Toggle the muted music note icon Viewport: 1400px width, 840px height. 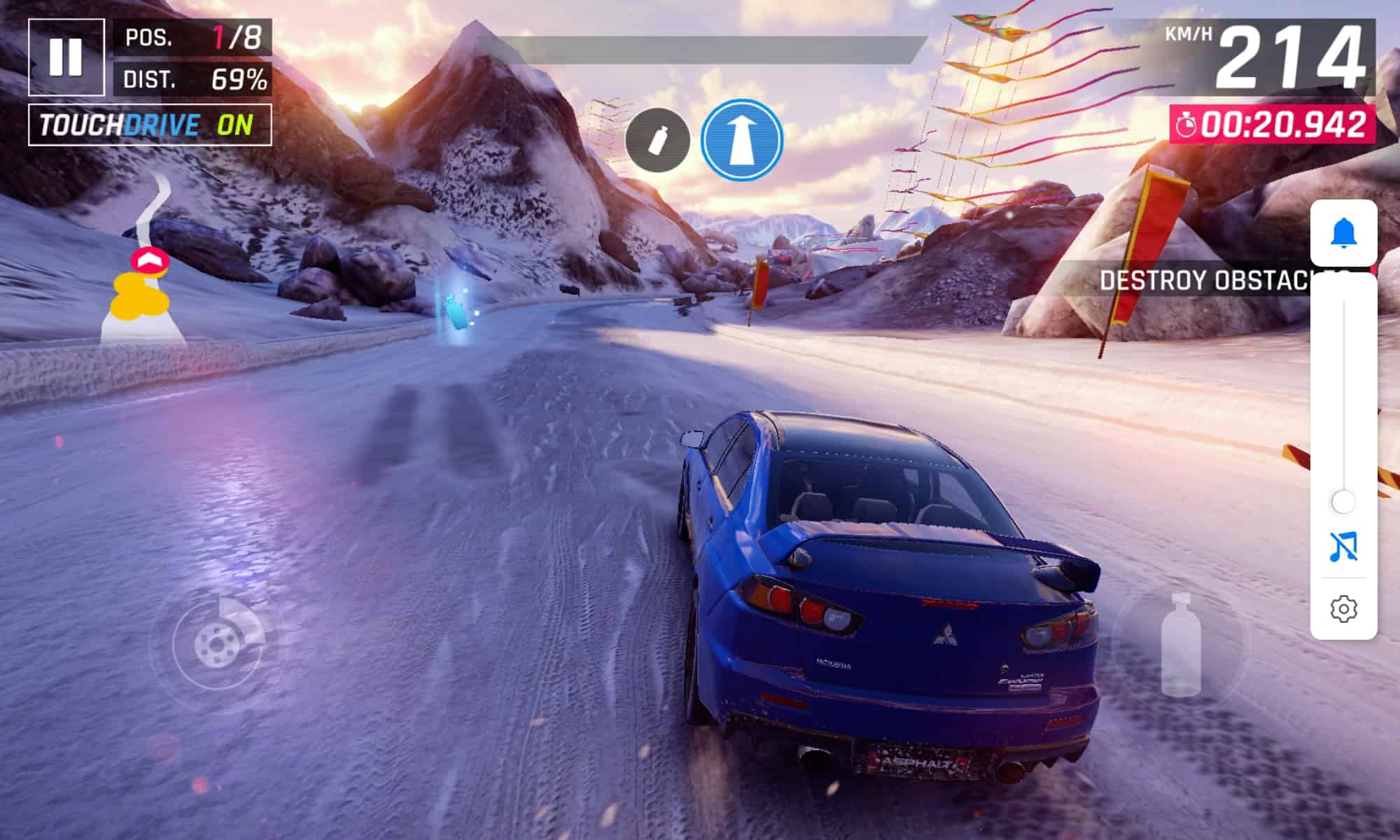(x=1343, y=547)
